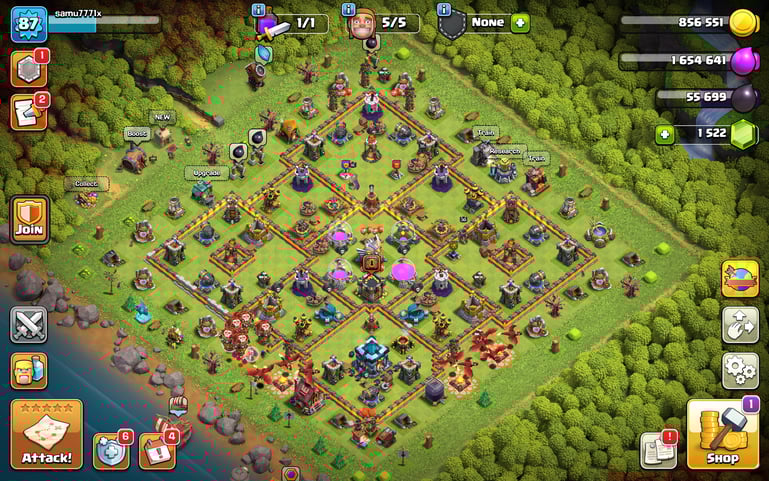Show info for the 5/5 builders
769x481 pixels.
[349, 9]
